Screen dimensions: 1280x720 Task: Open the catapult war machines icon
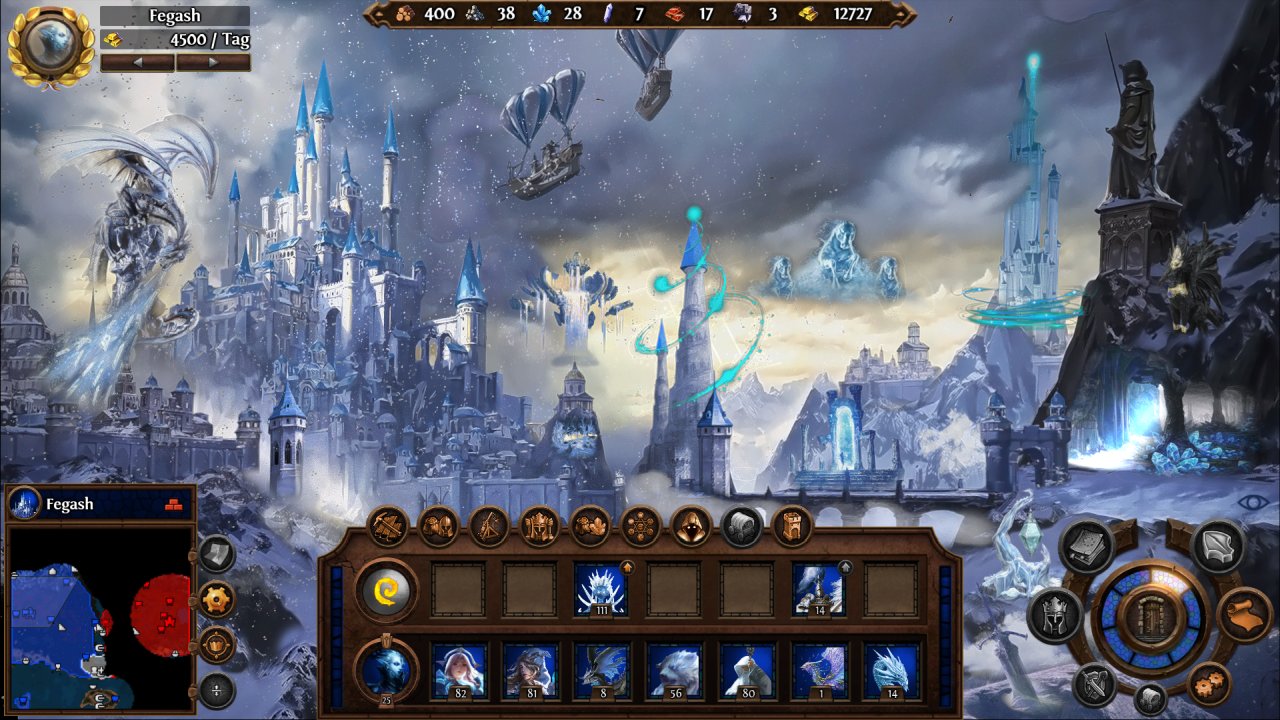click(x=489, y=526)
